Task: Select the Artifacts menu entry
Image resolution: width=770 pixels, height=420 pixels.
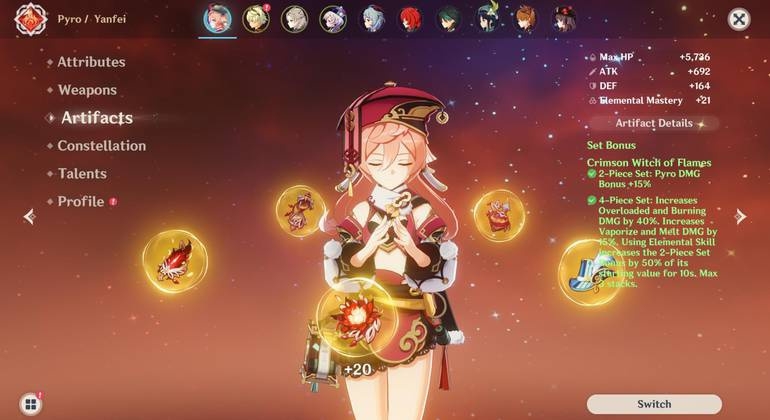Action: (96, 118)
